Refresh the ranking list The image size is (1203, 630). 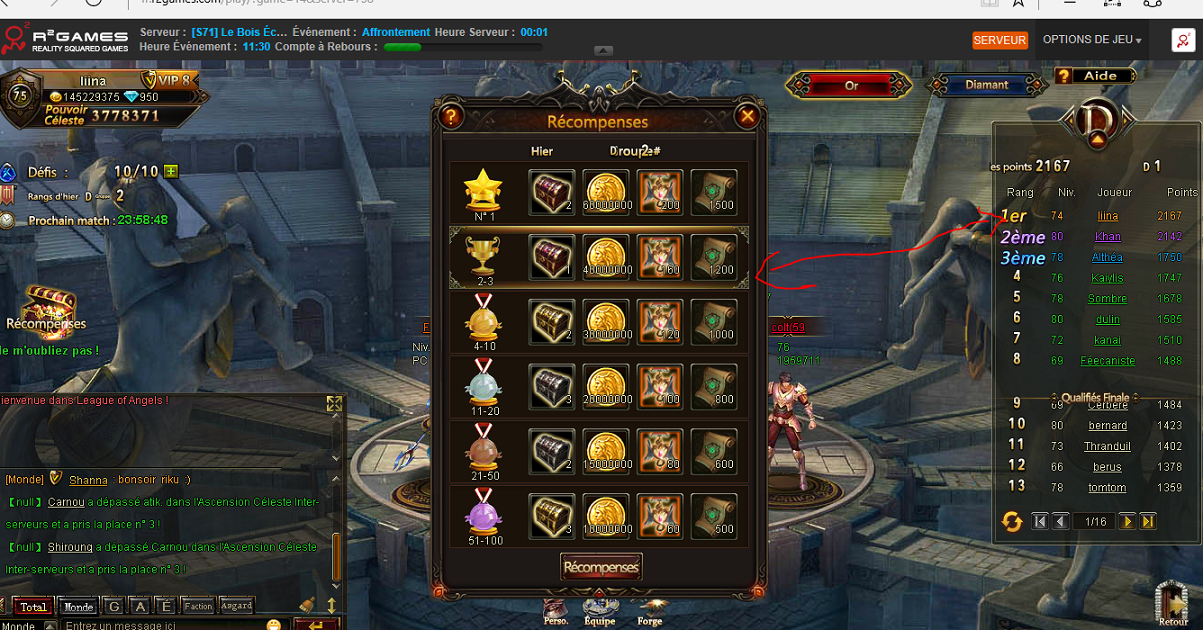point(1011,521)
